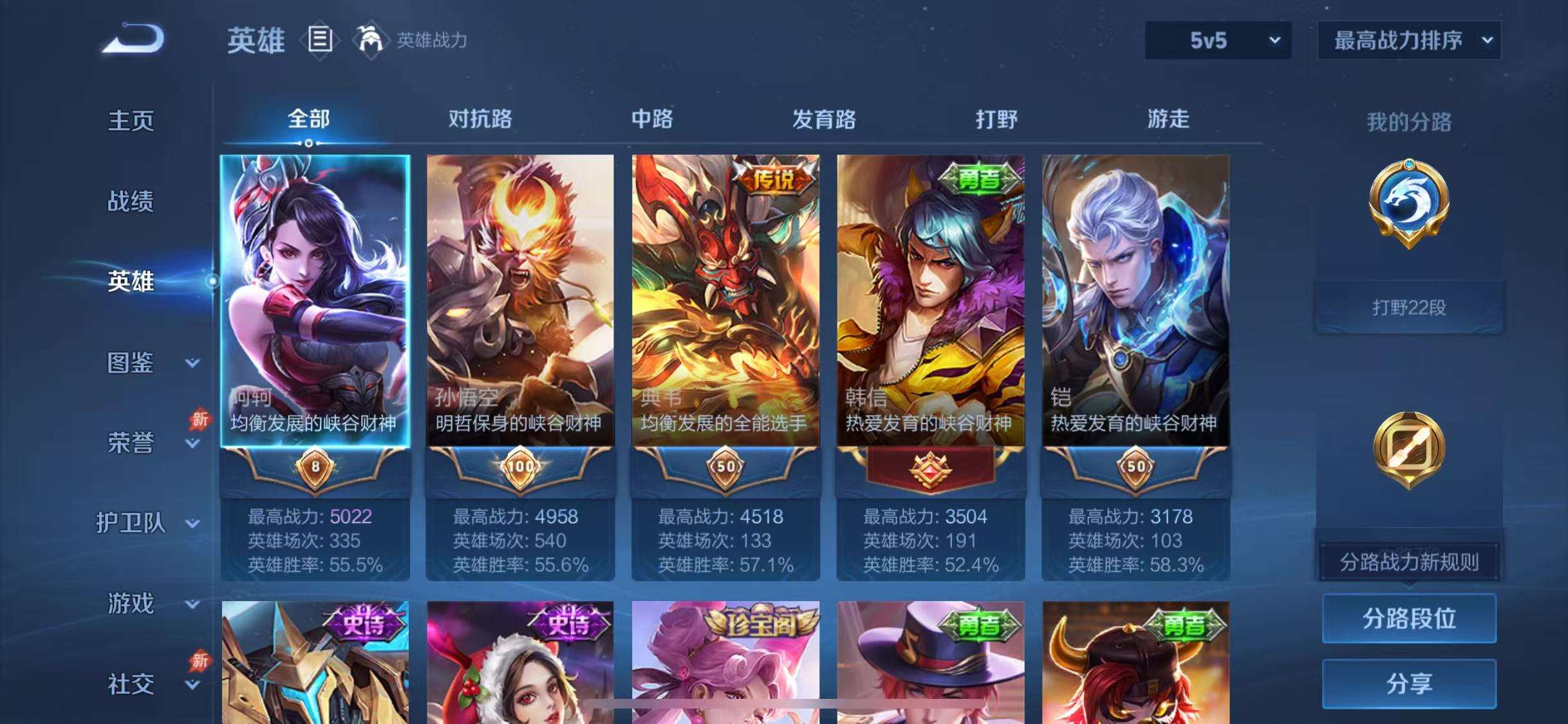The height and width of the screenshot is (724, 1568).
Task: Open the 英雄战力 helmet icon
Action: pos(371,40)
